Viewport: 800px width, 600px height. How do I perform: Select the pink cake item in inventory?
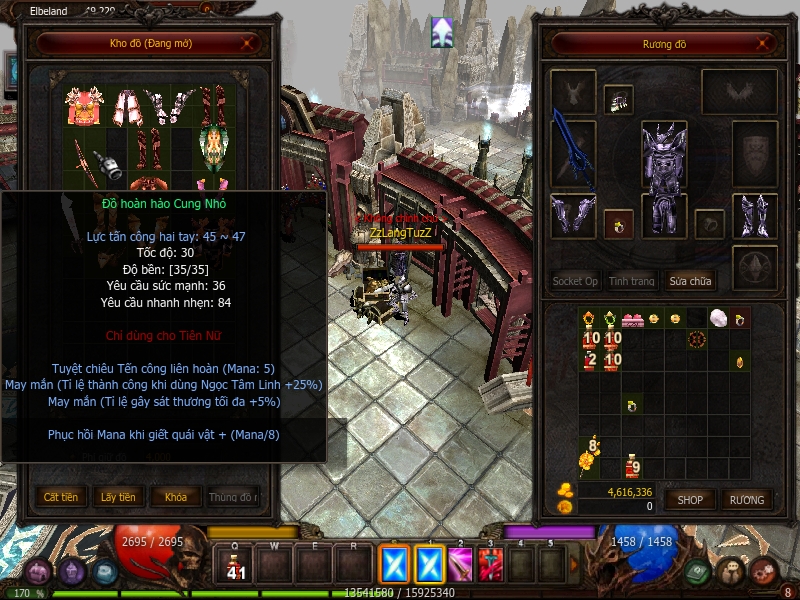click(632, 319)
